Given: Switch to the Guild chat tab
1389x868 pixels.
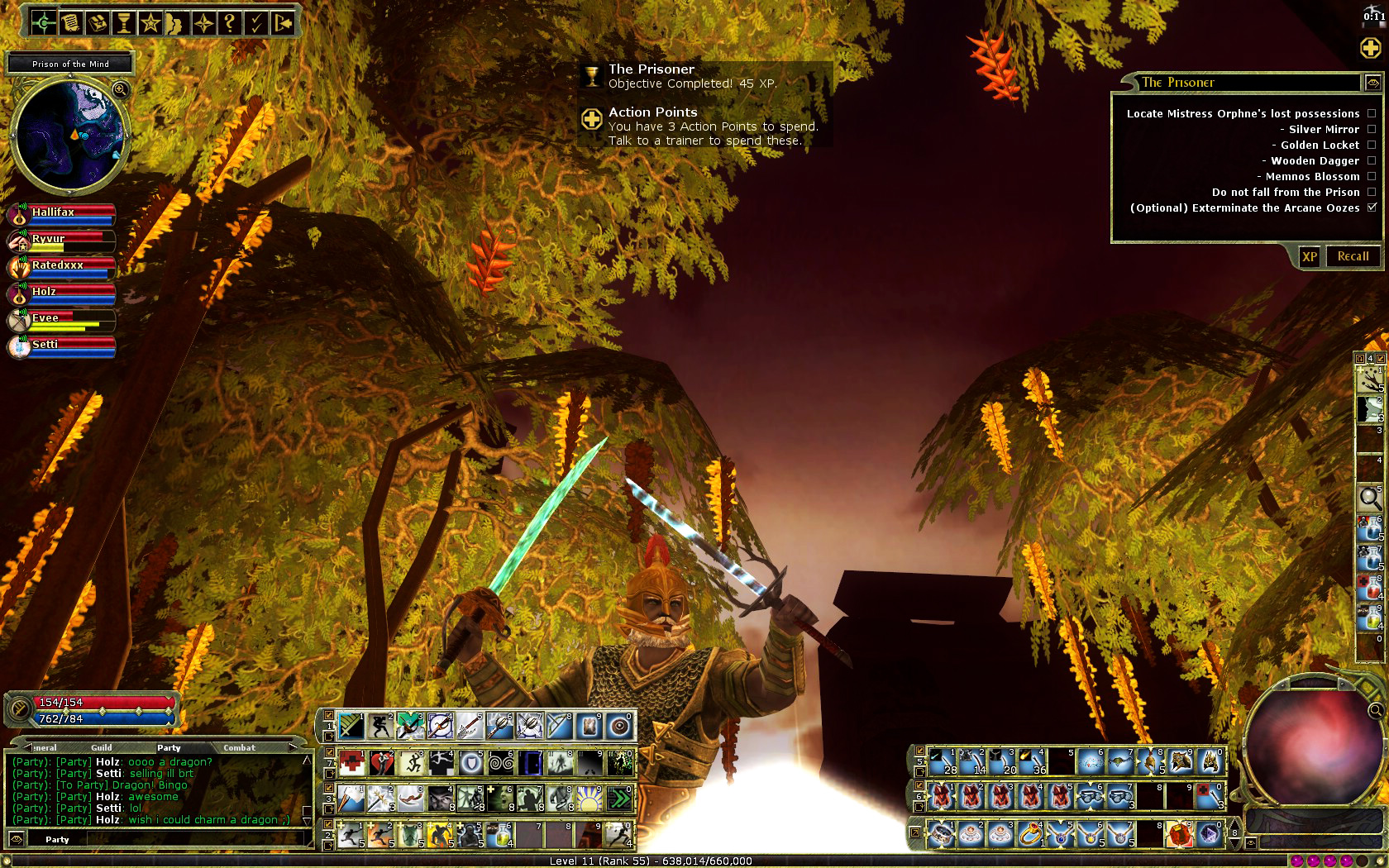Looking at the screenshot, I should coord(102,747).
